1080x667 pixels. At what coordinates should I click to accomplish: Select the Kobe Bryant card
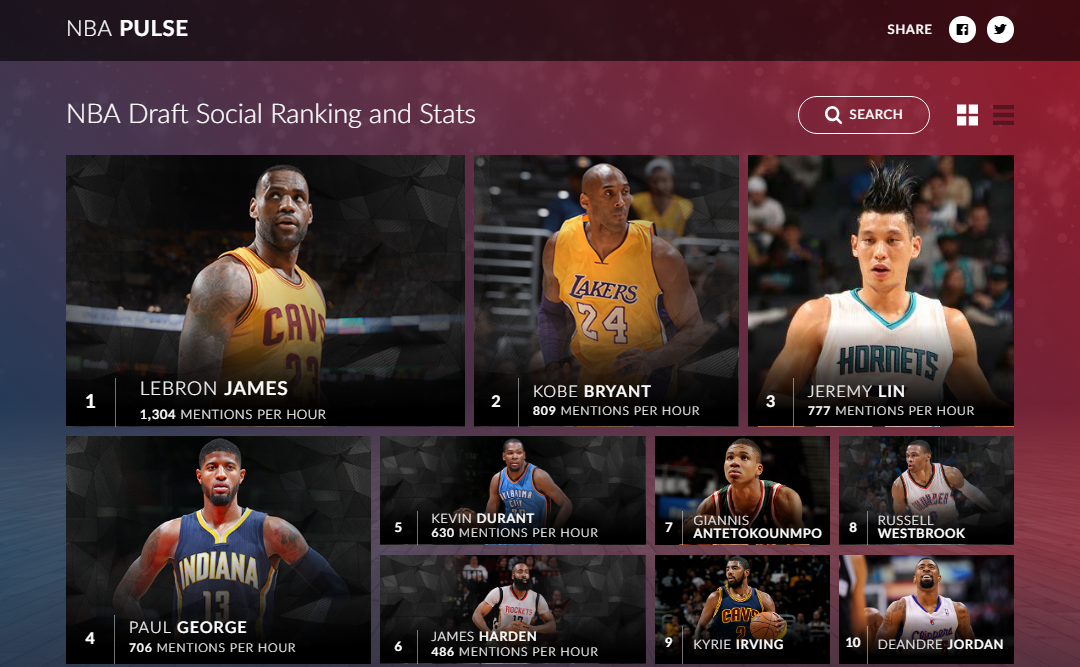(x=606, y=290)
